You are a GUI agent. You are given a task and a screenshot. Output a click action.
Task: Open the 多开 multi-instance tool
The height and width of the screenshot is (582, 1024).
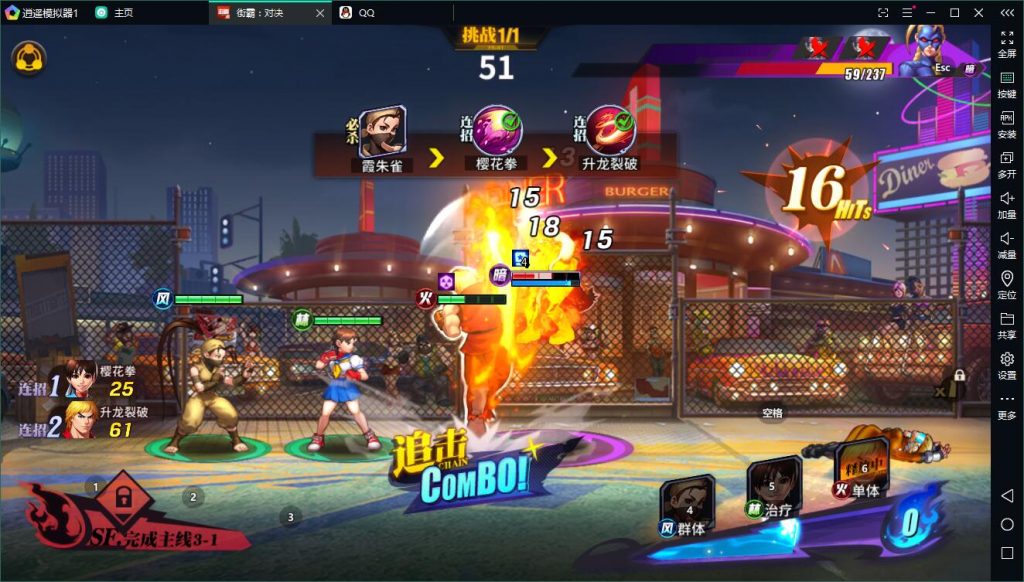pyautogui.click(x=1007, y=164)
